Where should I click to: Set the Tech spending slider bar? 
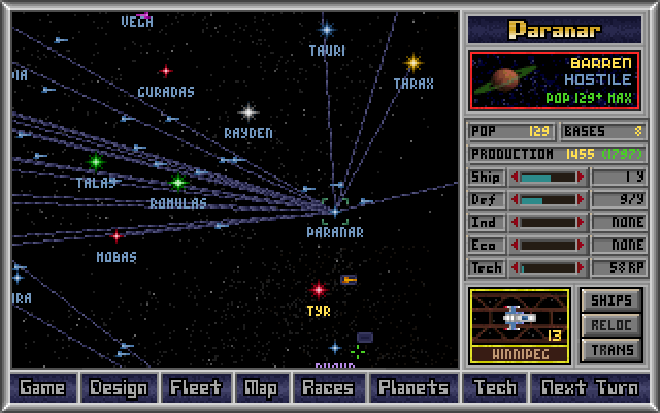click(x=549, y=268)
